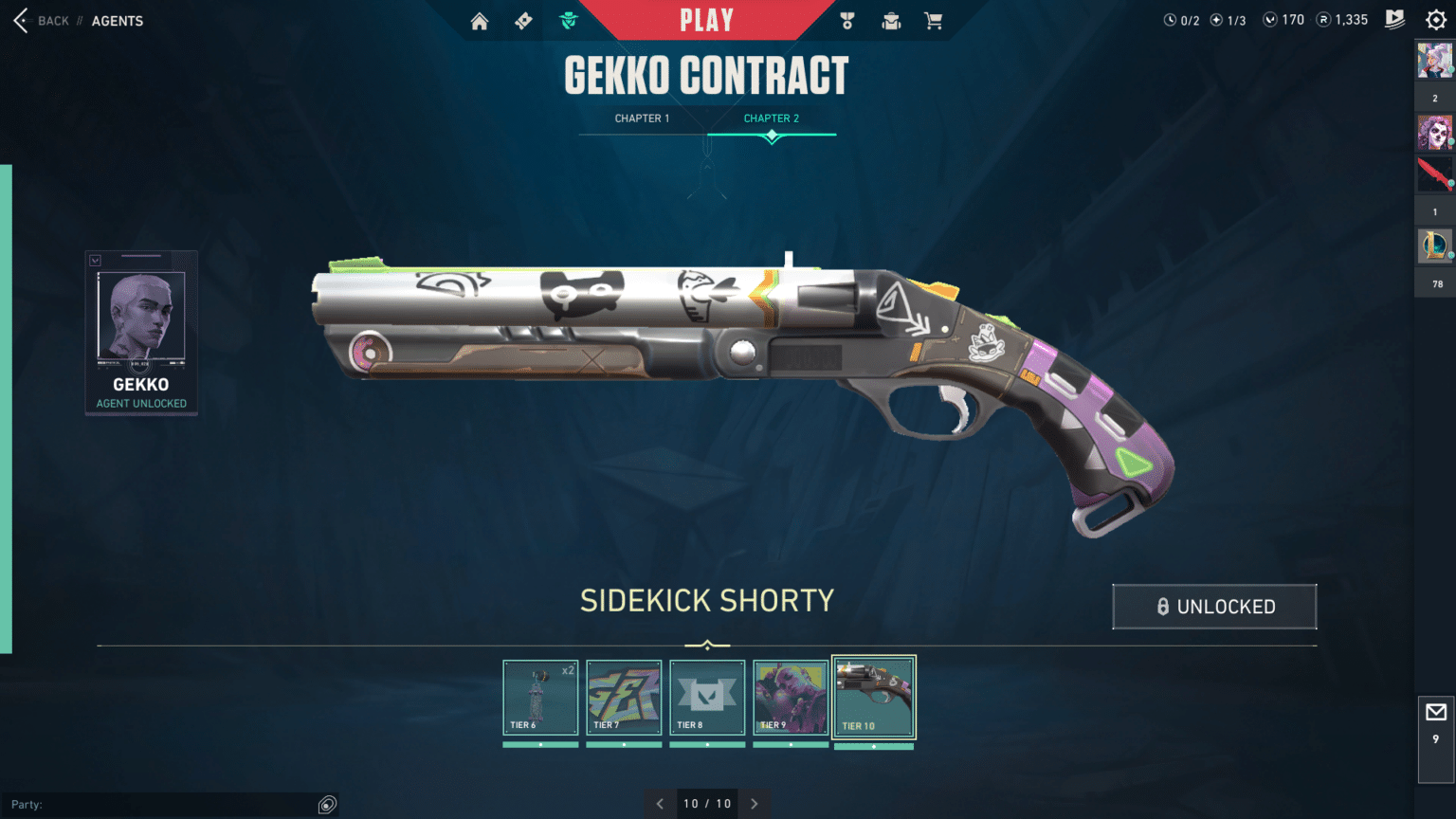
Task: Stay on the Chapter 2 tab
Action: pyautogui.click(x=772, y=118)
